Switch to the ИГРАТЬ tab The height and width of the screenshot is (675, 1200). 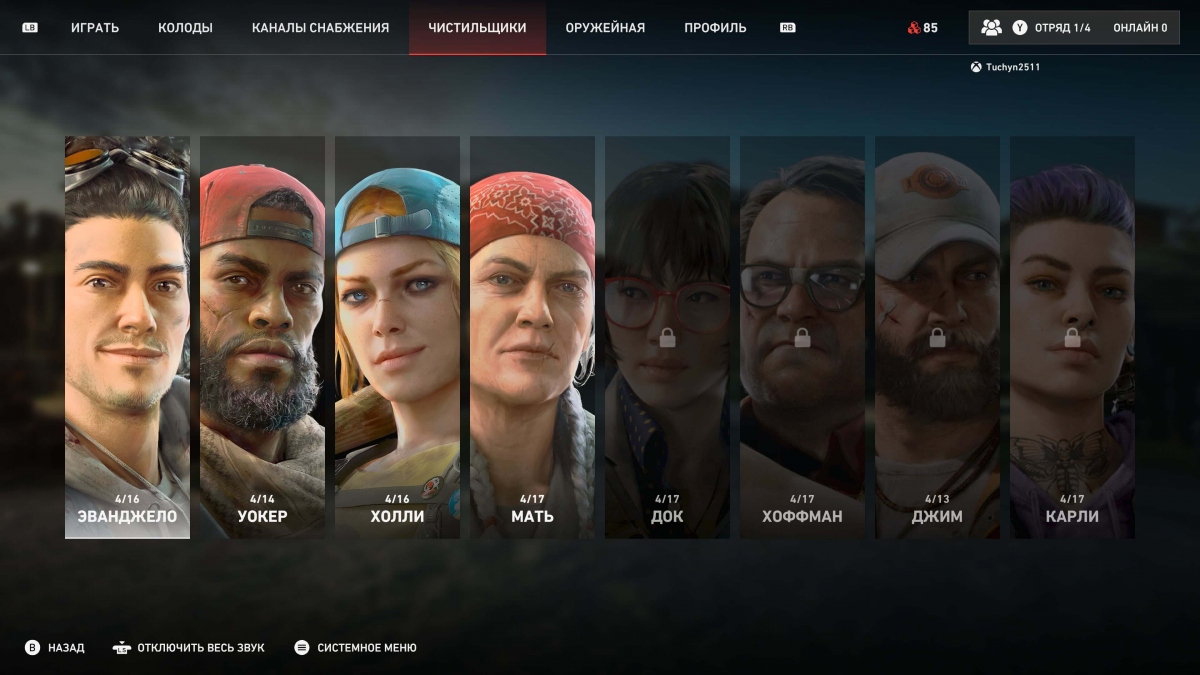click(95, 28)
